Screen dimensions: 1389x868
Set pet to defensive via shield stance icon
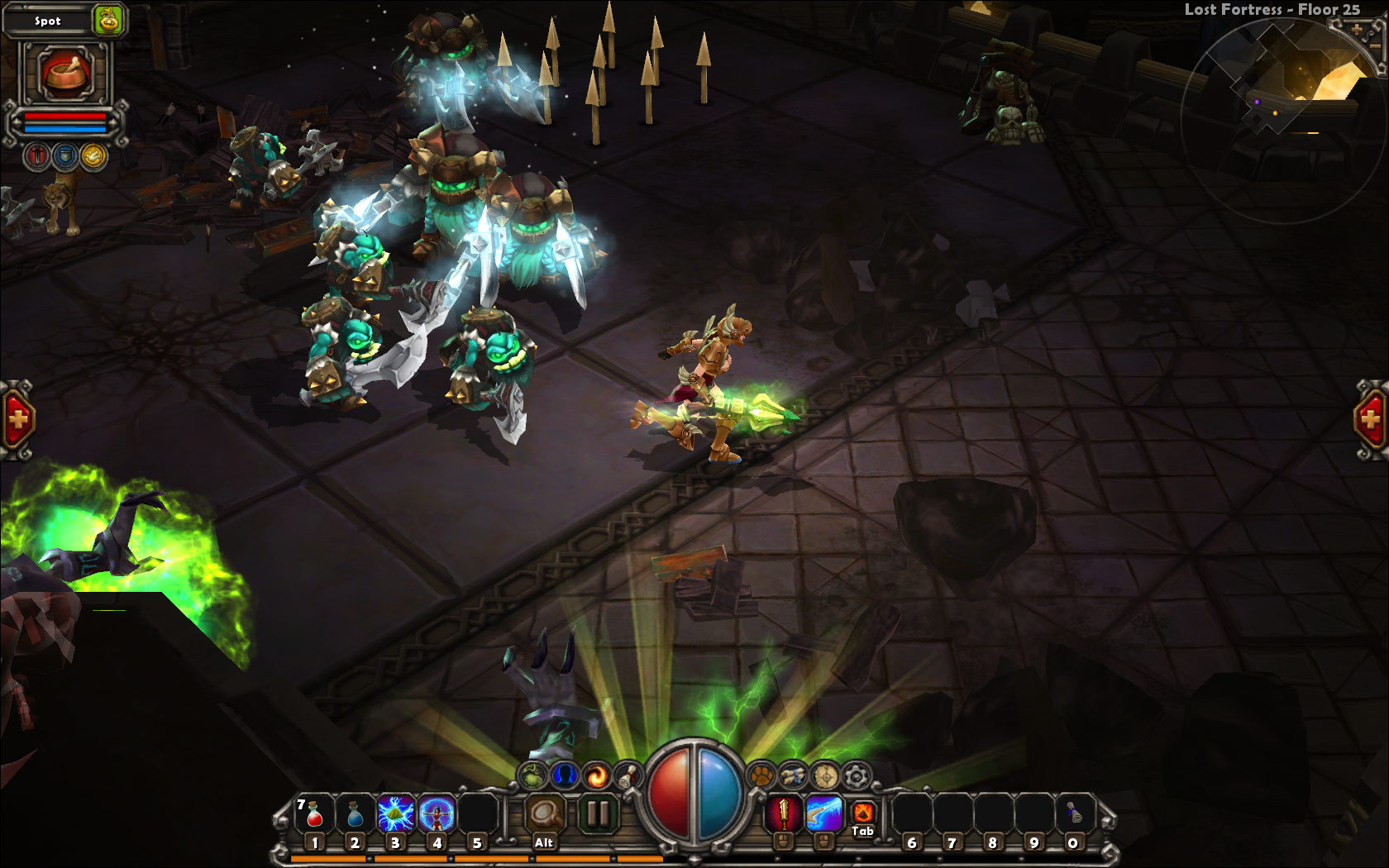coord(64,155)
